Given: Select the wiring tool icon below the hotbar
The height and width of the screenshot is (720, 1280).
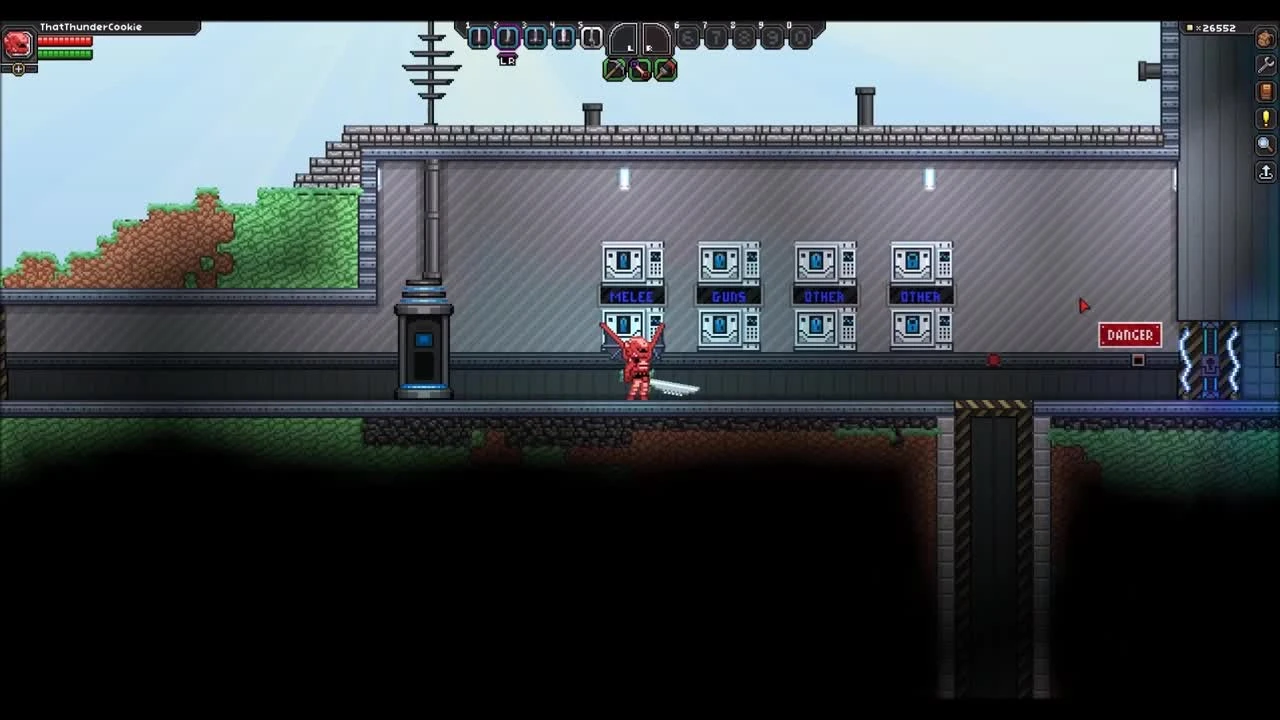Looking at the screenshot, I should [x=639, y=69].
